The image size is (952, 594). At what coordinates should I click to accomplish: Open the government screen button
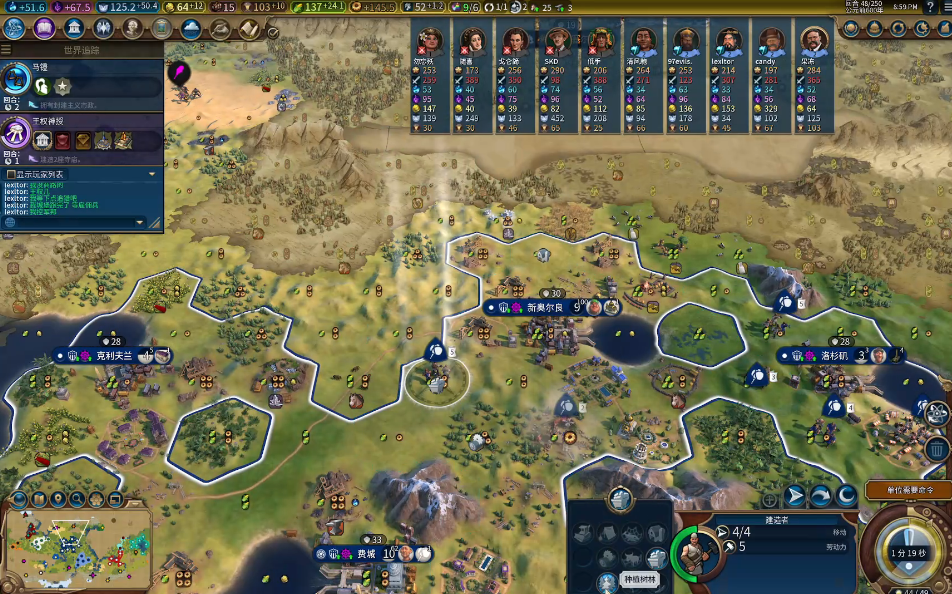click(x=75, y=28)
